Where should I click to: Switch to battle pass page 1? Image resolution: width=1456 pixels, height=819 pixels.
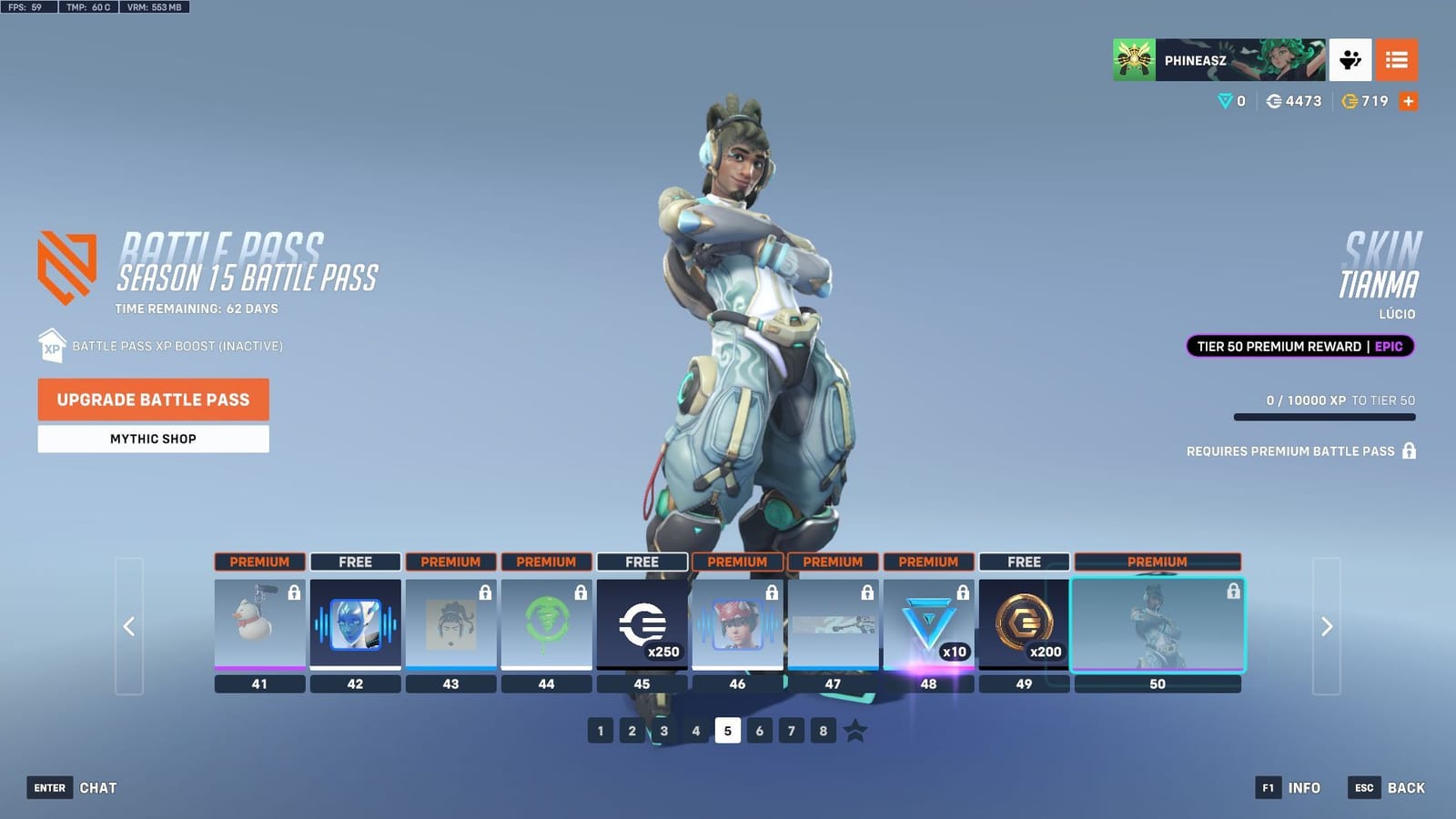[x=600, y=730]
